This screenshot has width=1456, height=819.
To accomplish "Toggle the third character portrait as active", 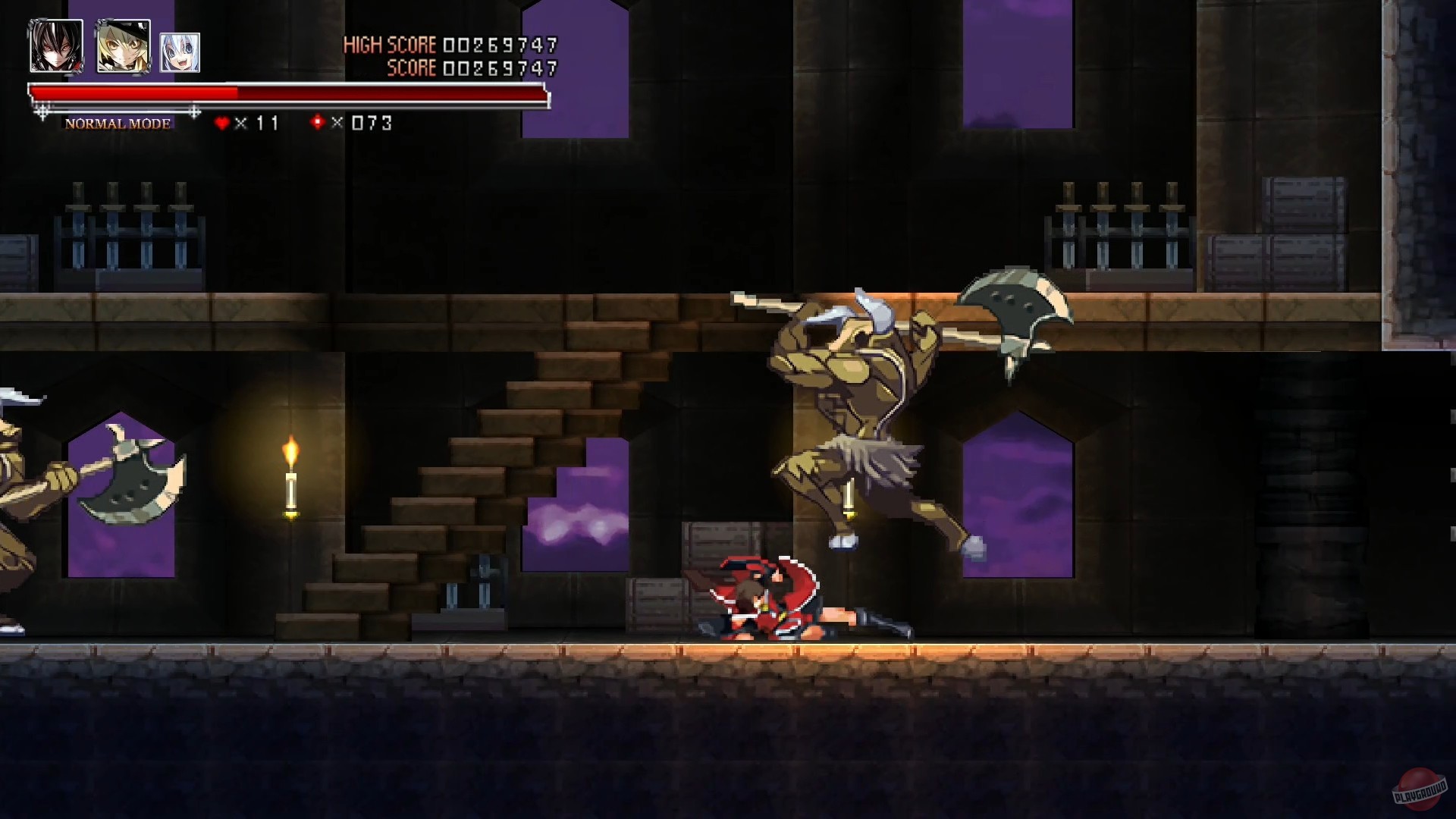I will [x=179, y=50].
